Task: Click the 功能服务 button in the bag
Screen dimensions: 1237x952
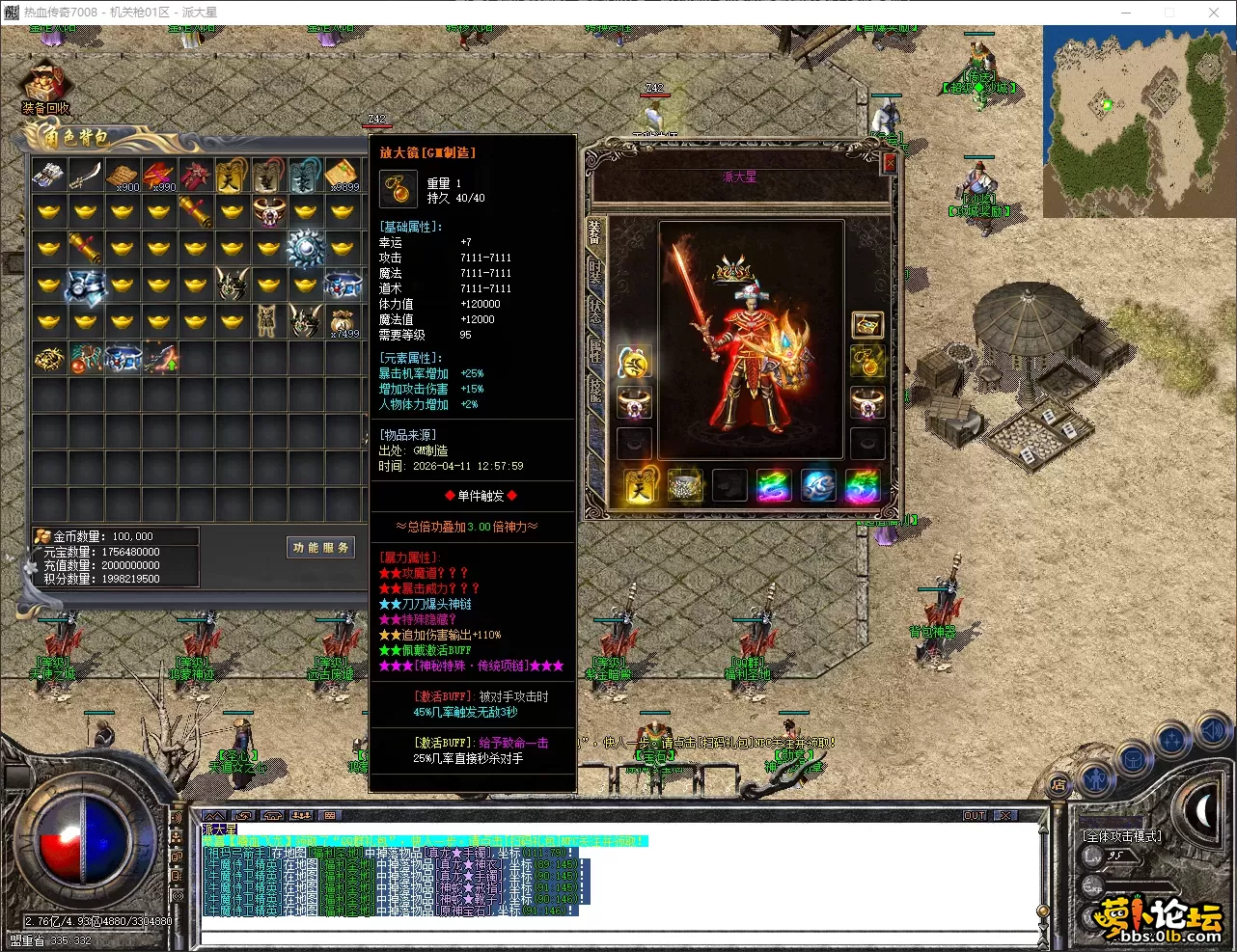Action: pyautogui.click(x=321, y=548)
